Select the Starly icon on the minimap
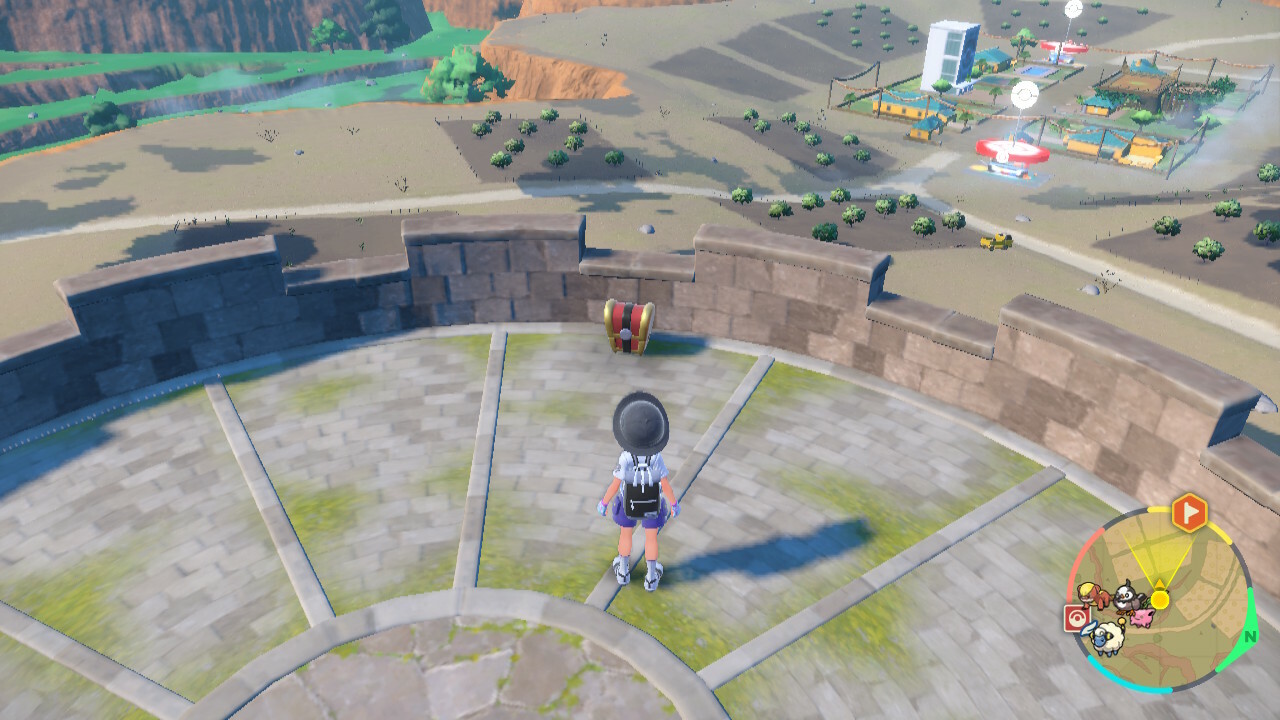This screenshot has width=1280, height=720. pos(1131,597)
